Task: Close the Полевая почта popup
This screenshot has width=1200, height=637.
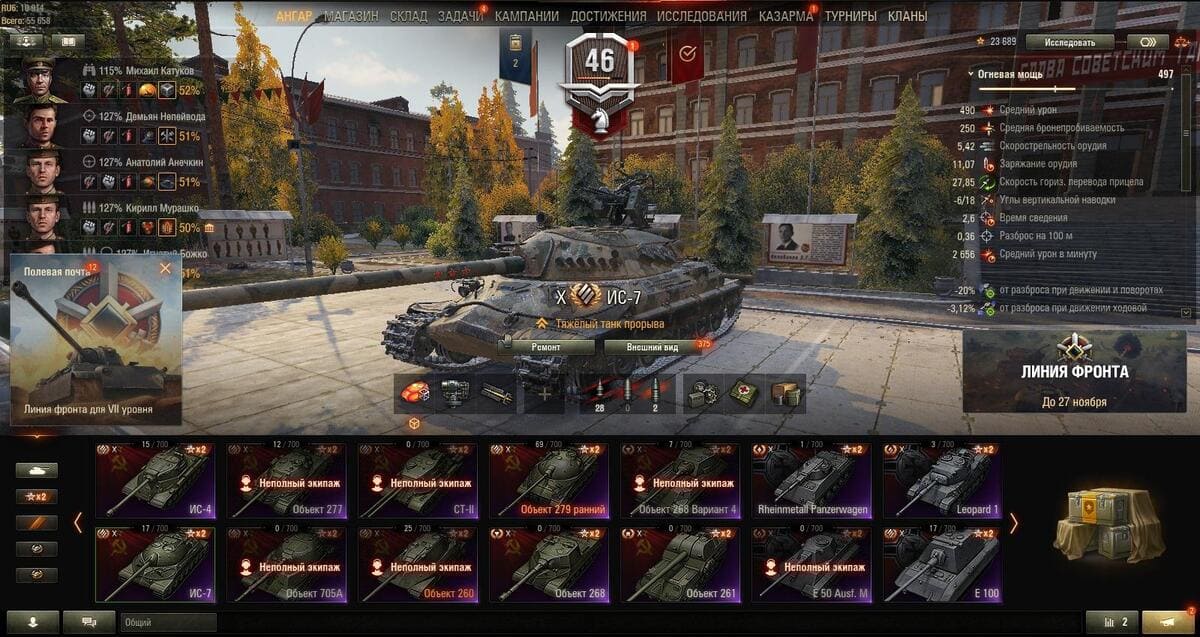Action: click(165, 268)
